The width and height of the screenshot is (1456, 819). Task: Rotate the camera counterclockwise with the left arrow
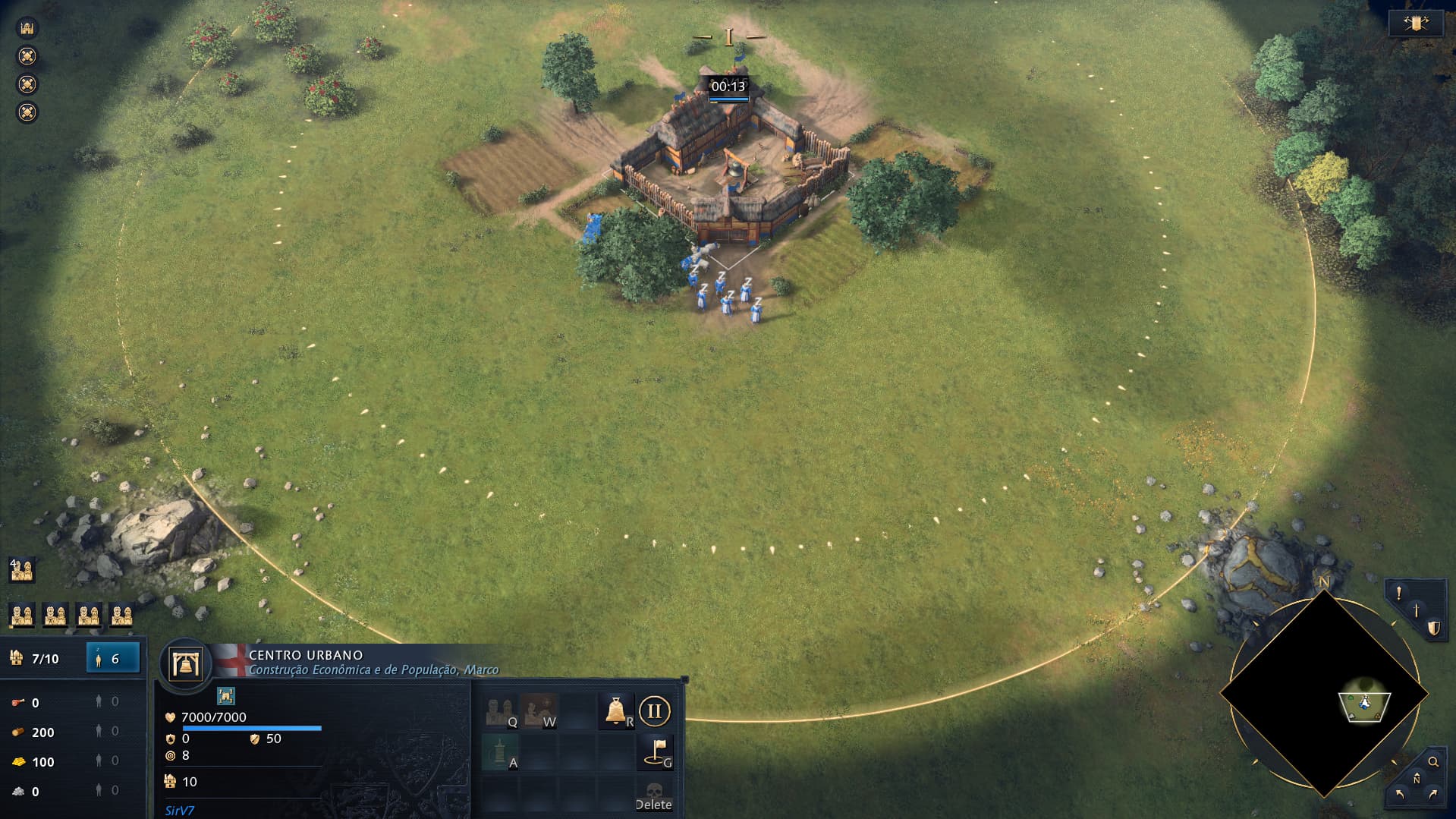coord(1400,795)
